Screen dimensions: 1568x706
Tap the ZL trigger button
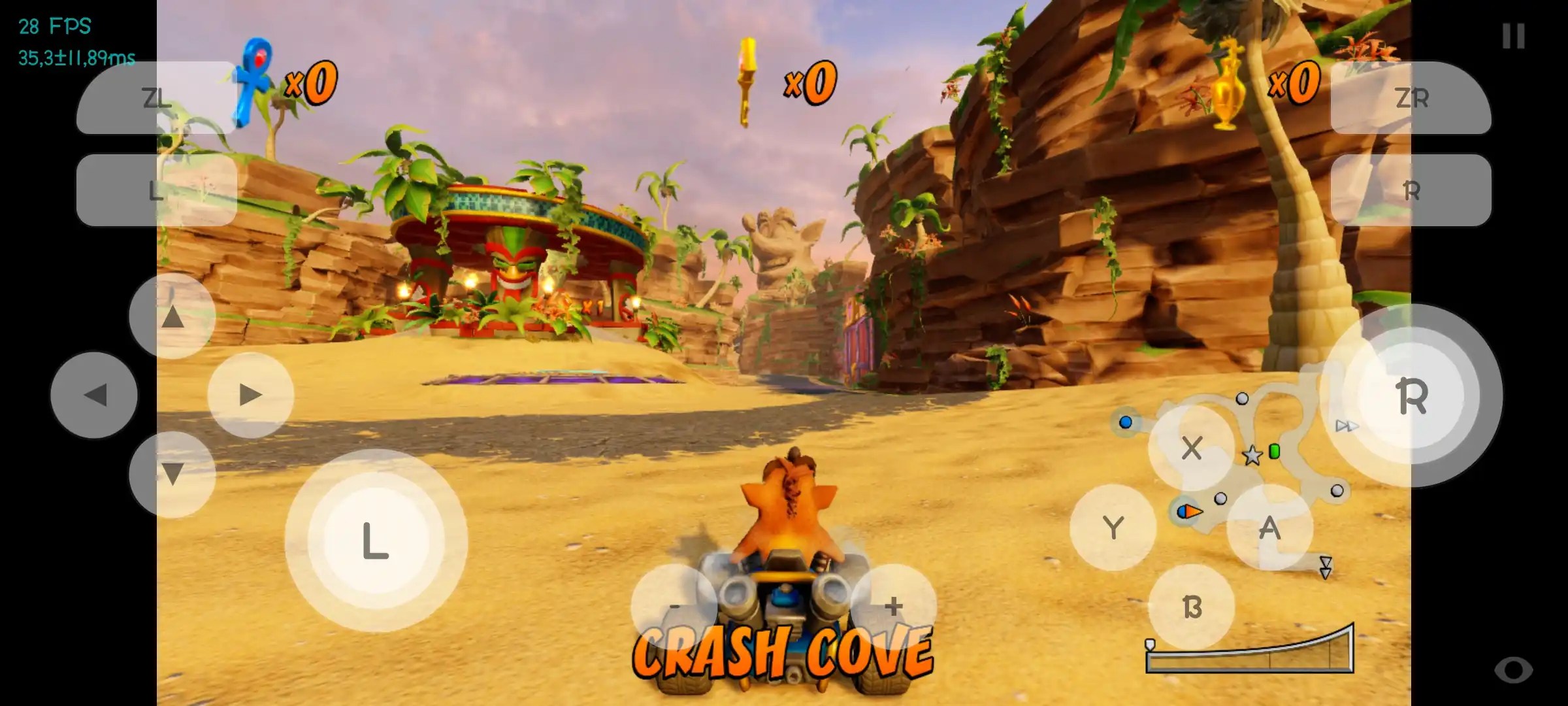pos(155,99)
